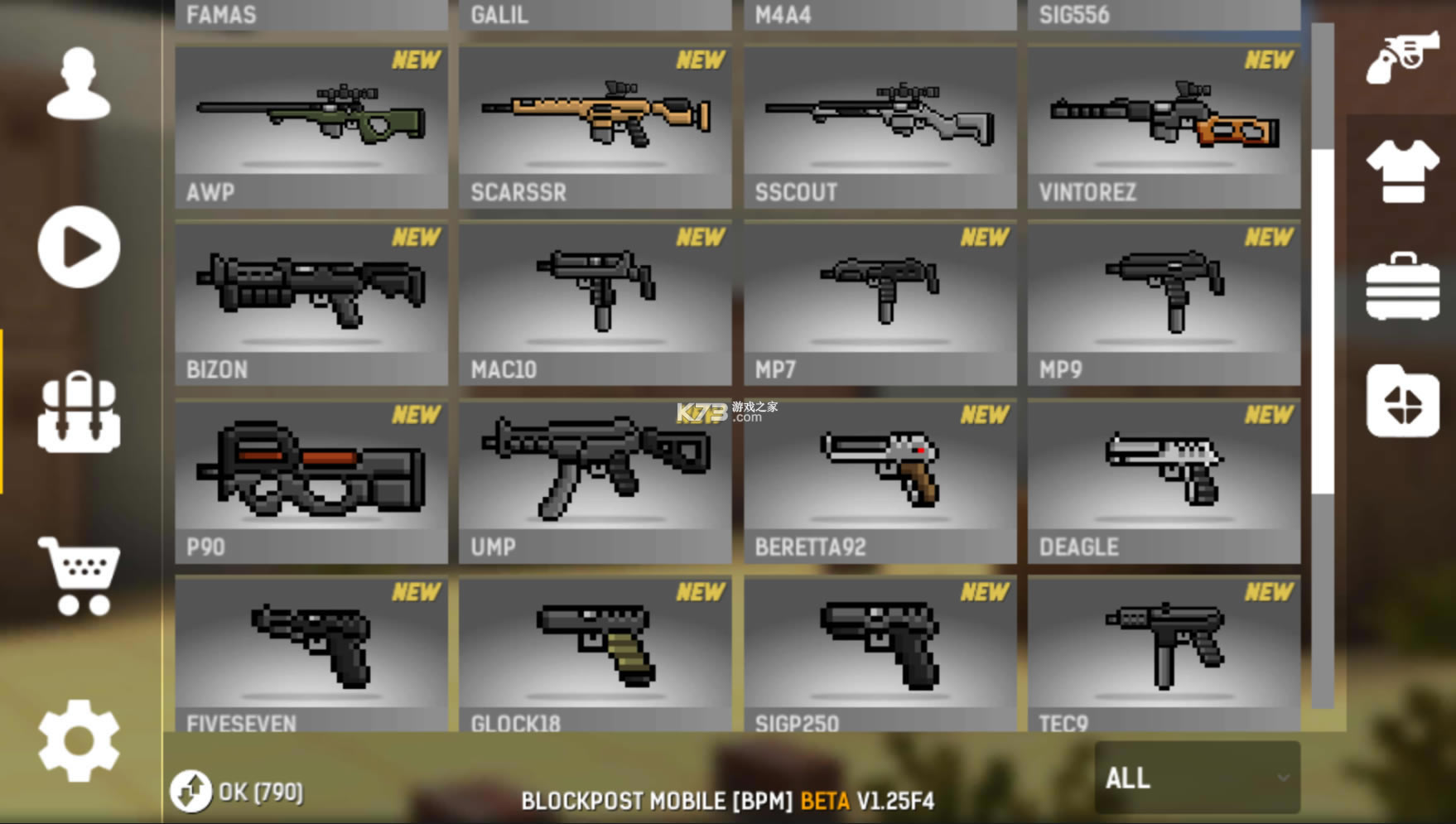Open the shop cart
The height and width of the screenshot is (824, 1456).
tap(79, 576)
